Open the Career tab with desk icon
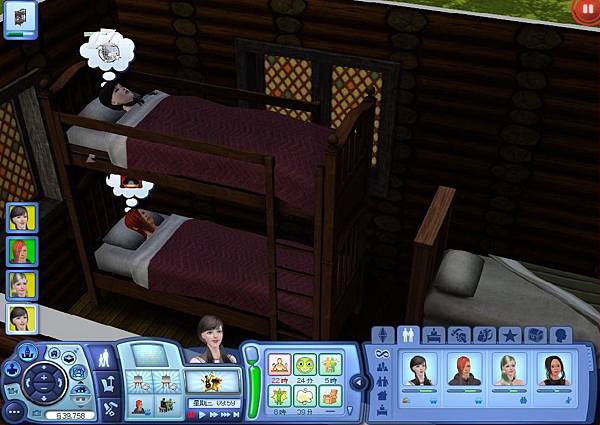The height and width of the screenshot is (425, 600). click(x=434, y=335)
